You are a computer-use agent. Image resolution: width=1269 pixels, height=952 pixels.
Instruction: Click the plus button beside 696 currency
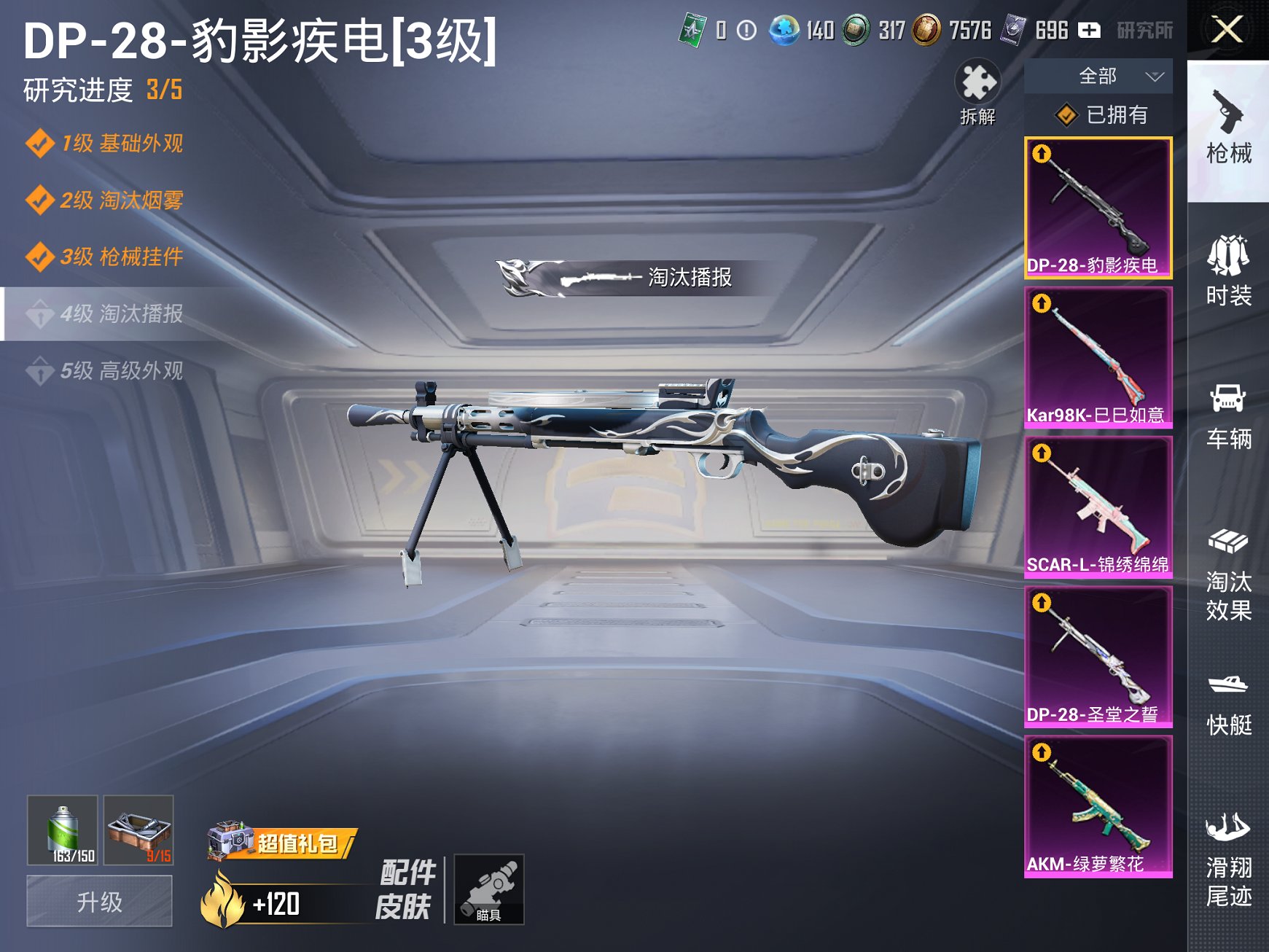1088,31
